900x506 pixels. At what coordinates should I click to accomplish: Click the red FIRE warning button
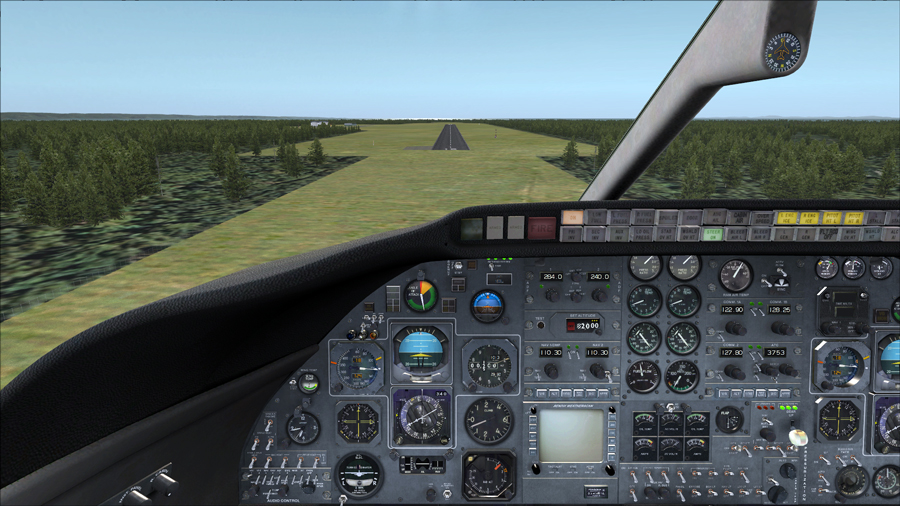point(541,227)
